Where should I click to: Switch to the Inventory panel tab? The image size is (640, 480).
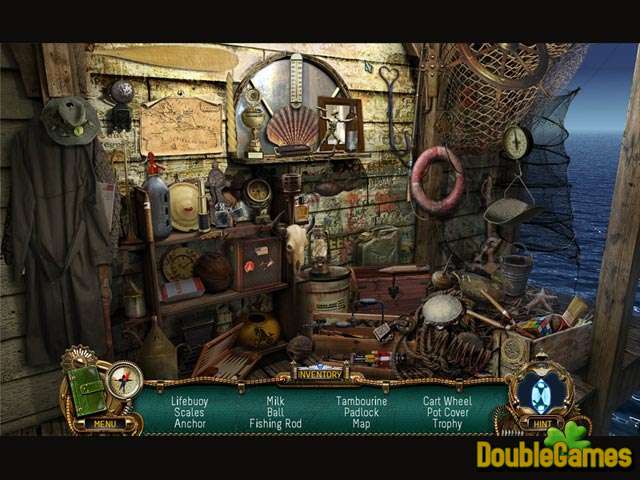(x=320, y=375)
